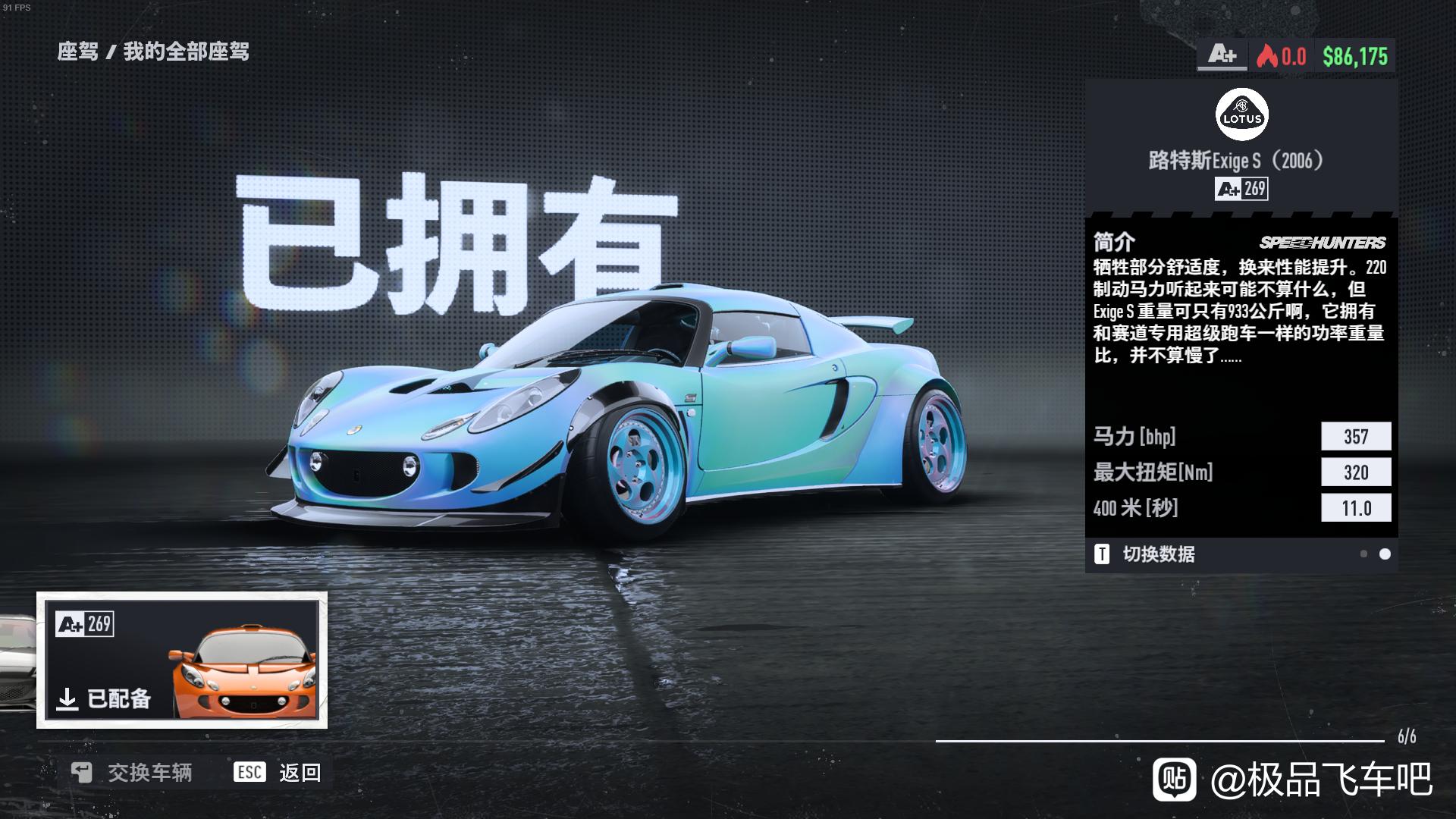The image size is (1456, 819).
Task: Toggle stats with 切换数据 button
Action: 1145,554
